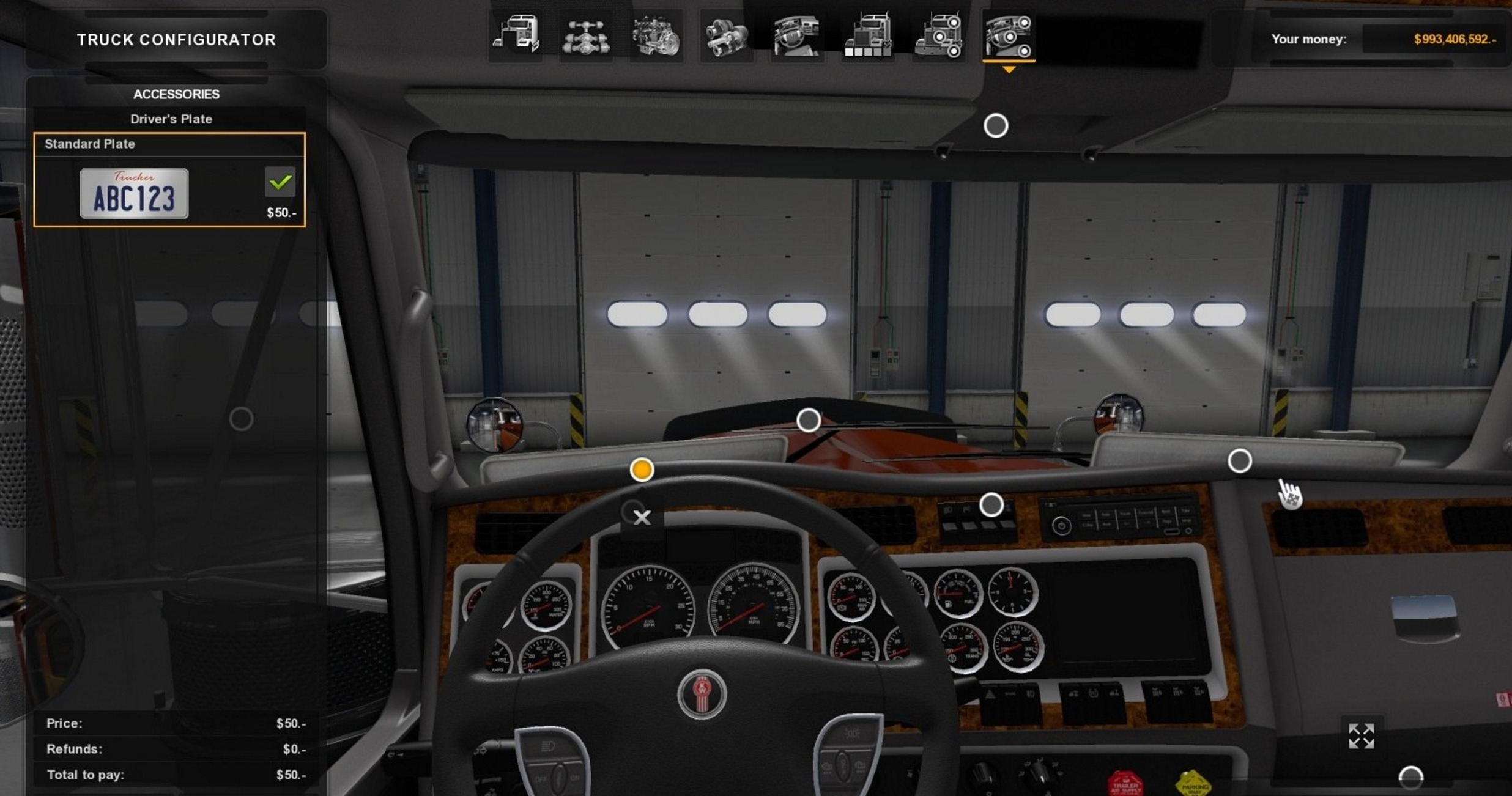Toggle fullscreen view with the expand arrows icon
This screenshot has height=796, width=1512.
1361,736
